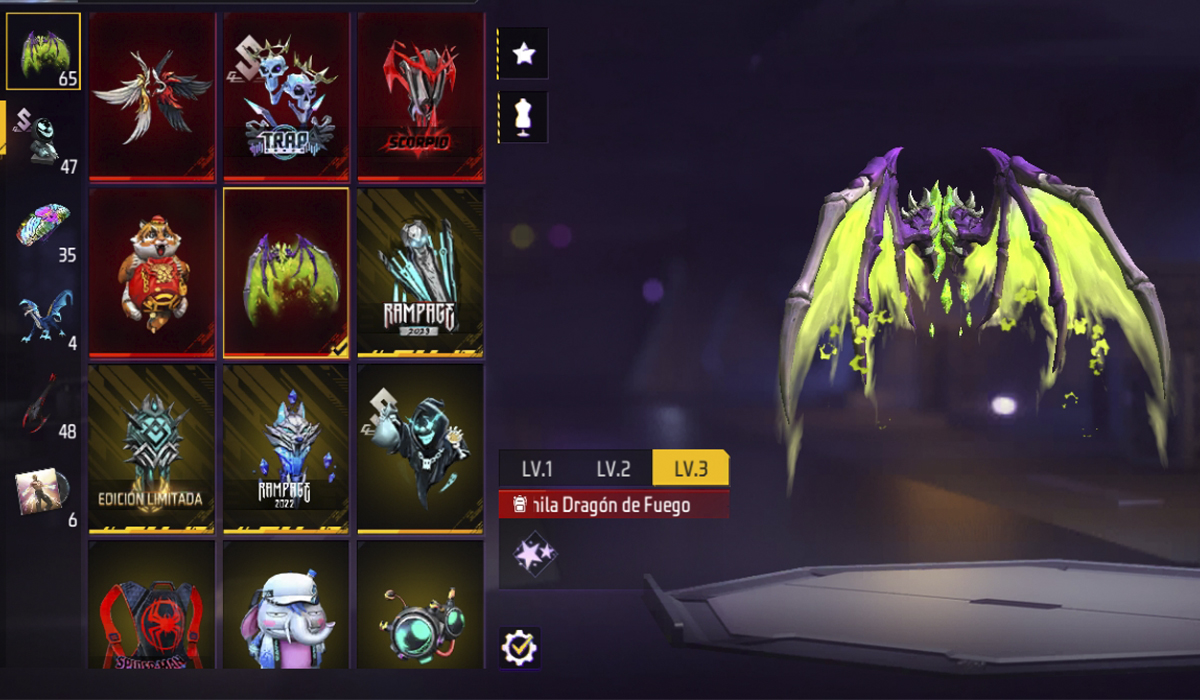The height and width of the screenshot is (700, 1200).
Task: Choose the red Scorpio backpack
Action: pyautogui.click(x=420, y=97)
